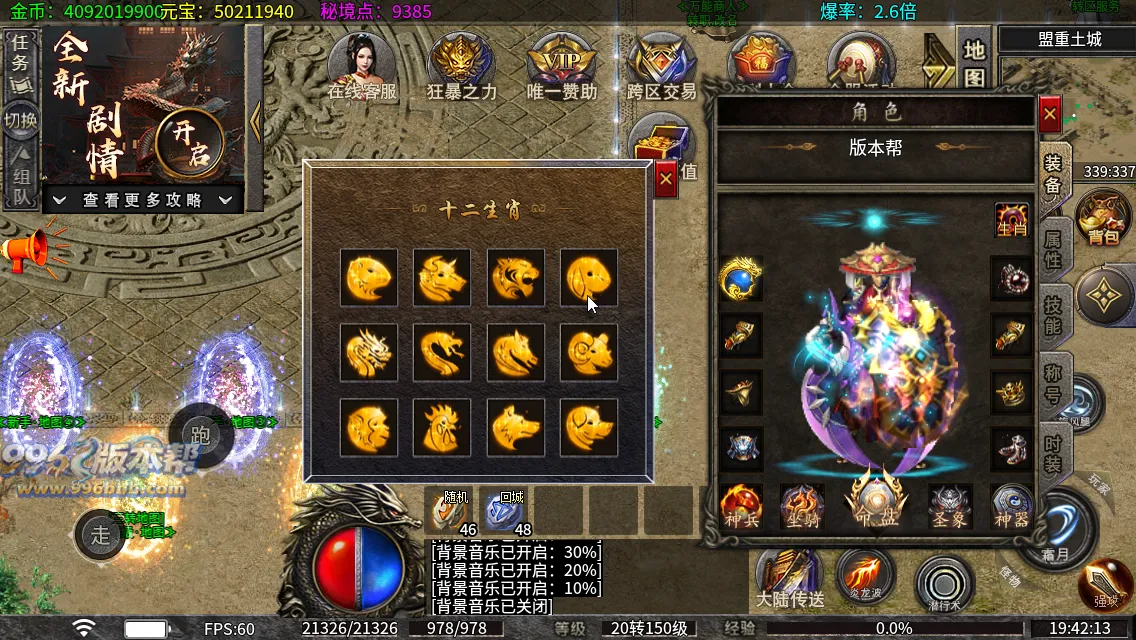The image size is (1136, 640).
Task: Open the VIP 唯一赞助 sponsor menu
Action: click(561, 66)
